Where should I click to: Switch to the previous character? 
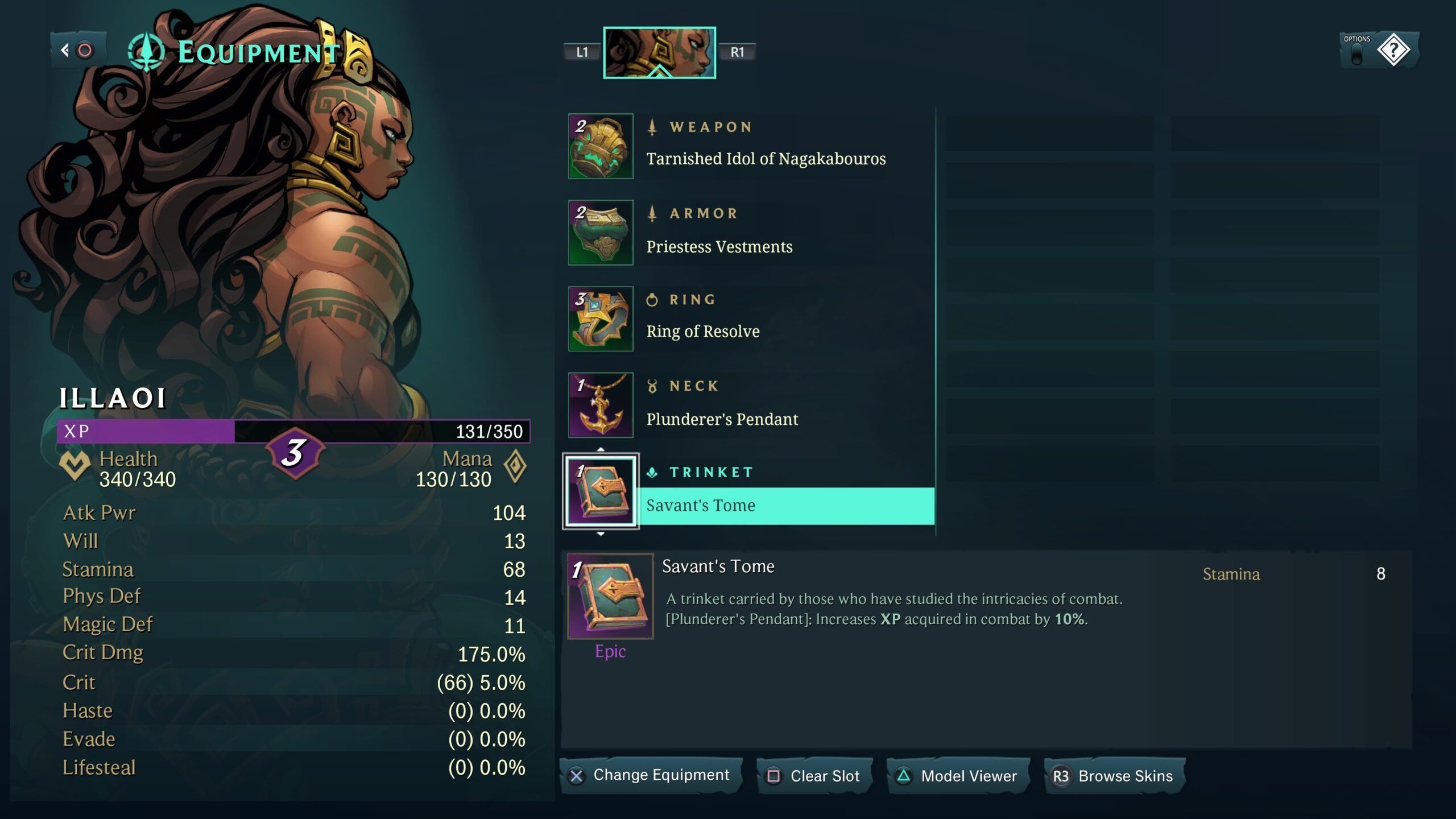[582, 52]
